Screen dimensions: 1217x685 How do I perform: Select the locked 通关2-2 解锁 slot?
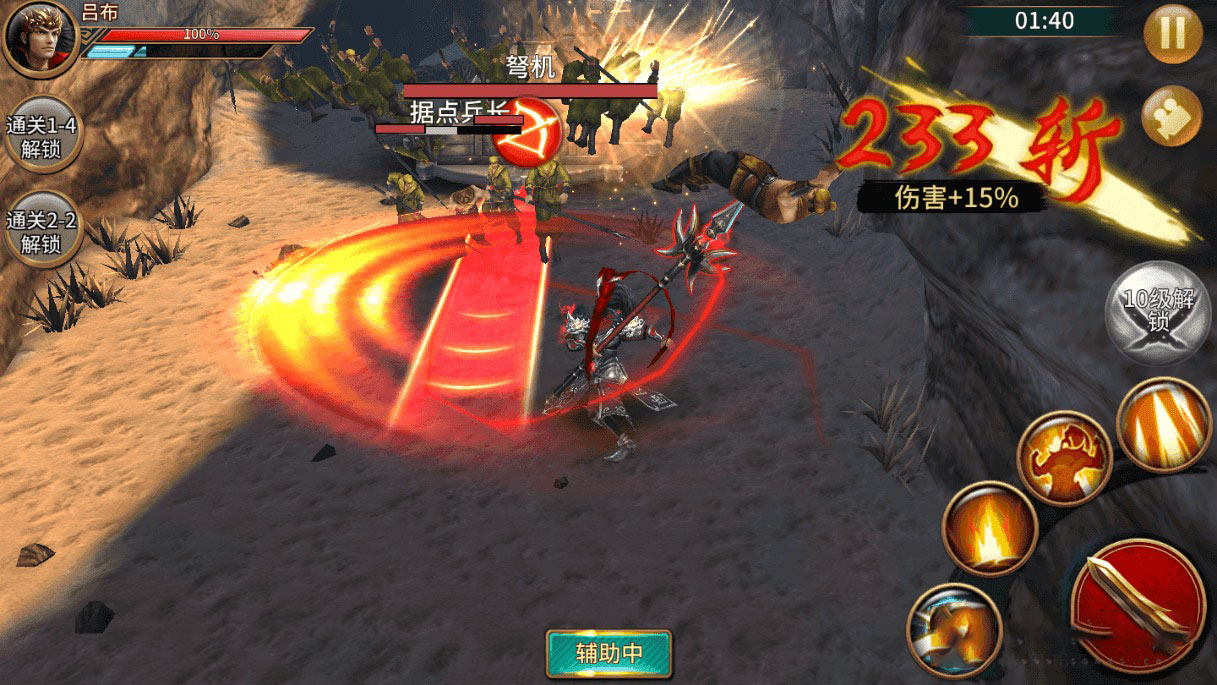click(41, 230)
